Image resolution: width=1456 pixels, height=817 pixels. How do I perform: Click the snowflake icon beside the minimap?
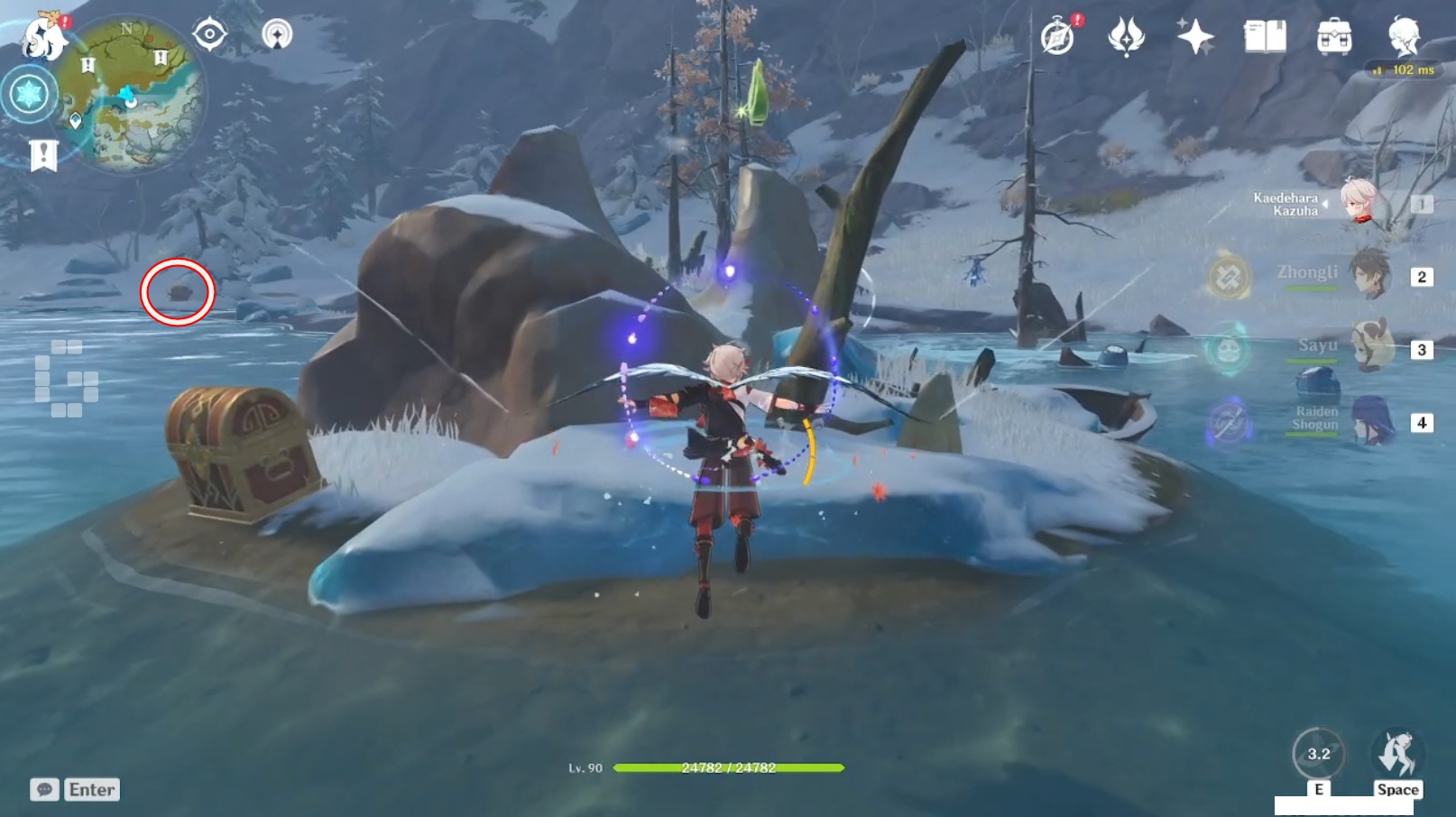[x=29, y=94]
